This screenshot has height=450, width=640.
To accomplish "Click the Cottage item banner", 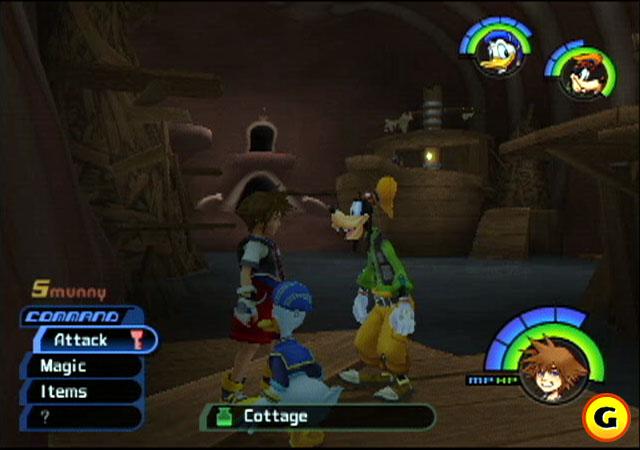I will coord(320,416).
